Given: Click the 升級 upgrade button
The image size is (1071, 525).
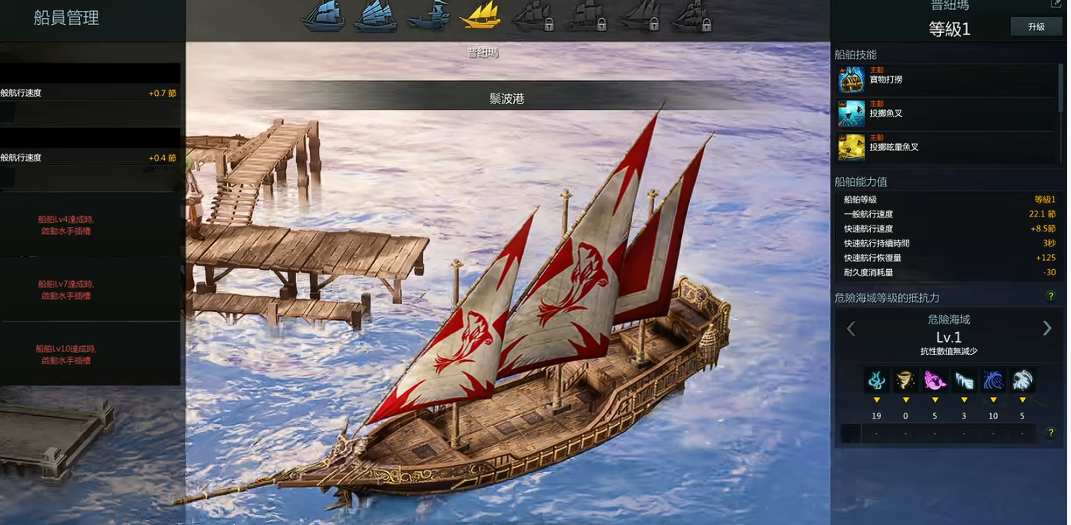Looking at the screenshot, I should [x=1036, y=27].
